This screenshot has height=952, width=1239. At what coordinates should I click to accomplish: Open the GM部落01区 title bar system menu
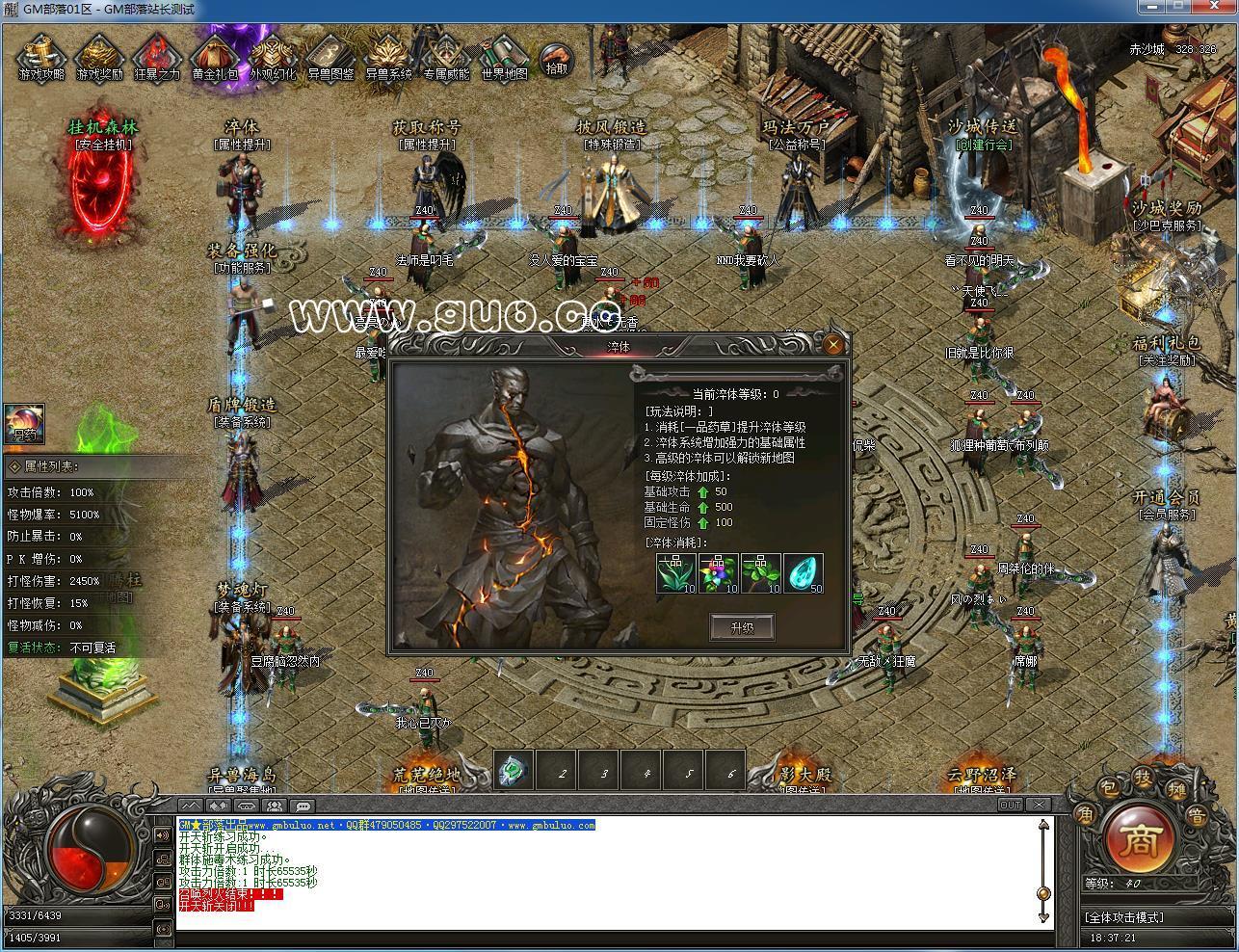coord(11,9)
